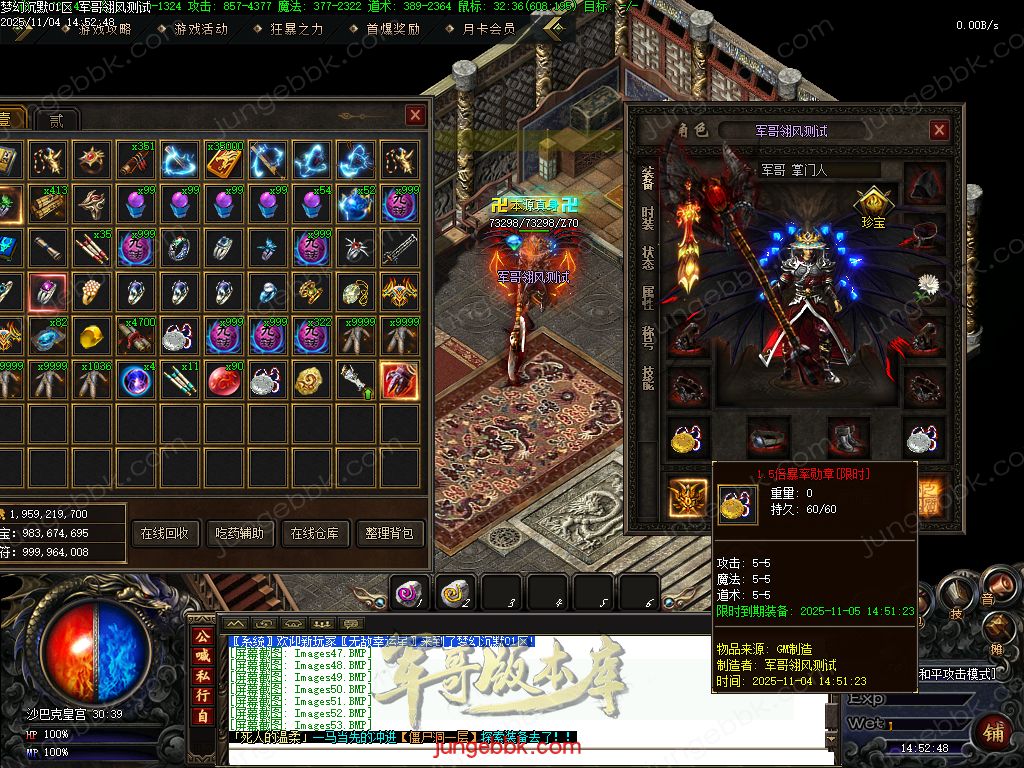The width and height of the screenshot is (1024, 768).
Task: Use the purple spiral shell in hotbar slot 1
Action: pos(408,593)
